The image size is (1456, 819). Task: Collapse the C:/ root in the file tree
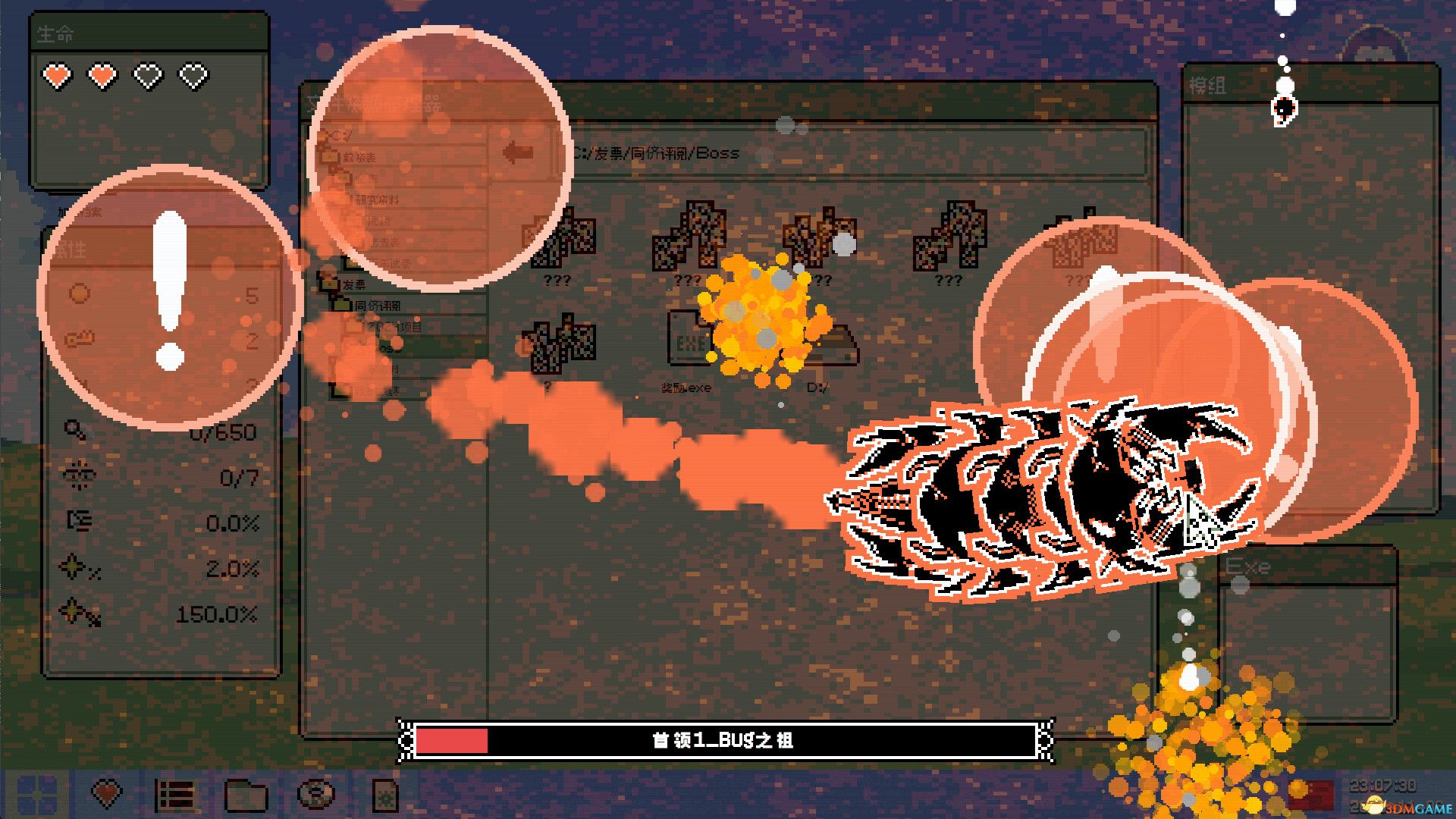coord(337,135)
